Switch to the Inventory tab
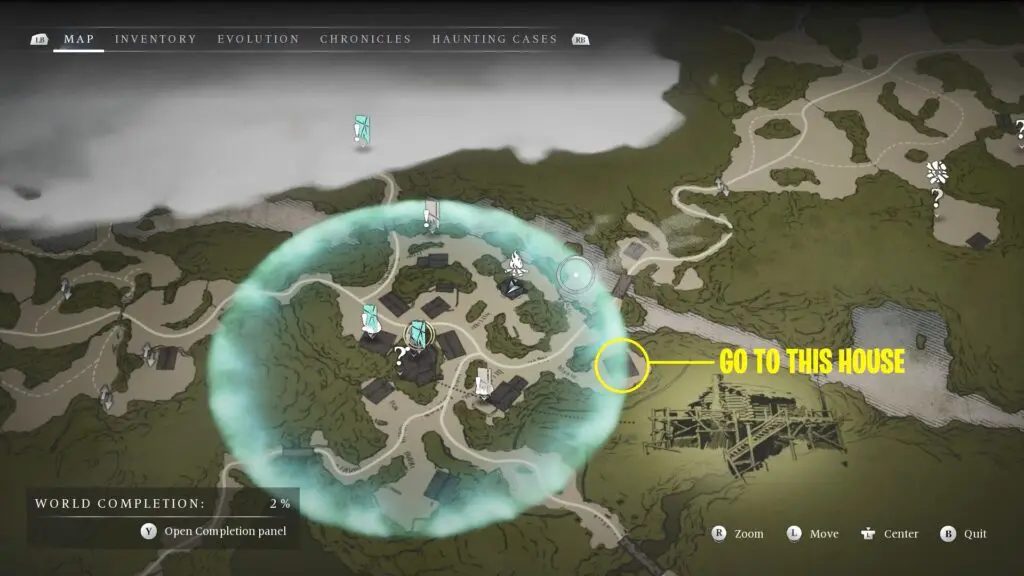The width and height of the screenshot is (1024, 576). click(155, 39)
